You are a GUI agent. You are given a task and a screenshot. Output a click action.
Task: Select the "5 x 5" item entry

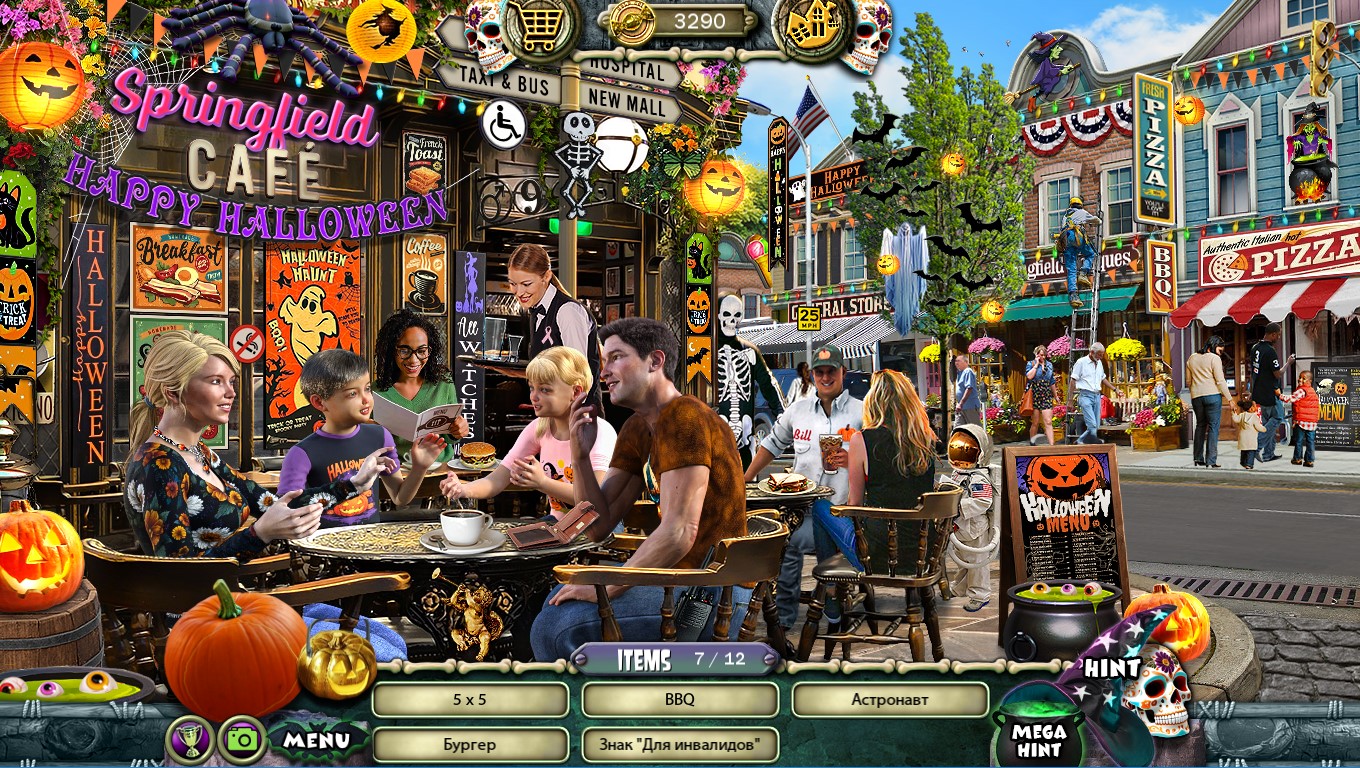(470, 700)
